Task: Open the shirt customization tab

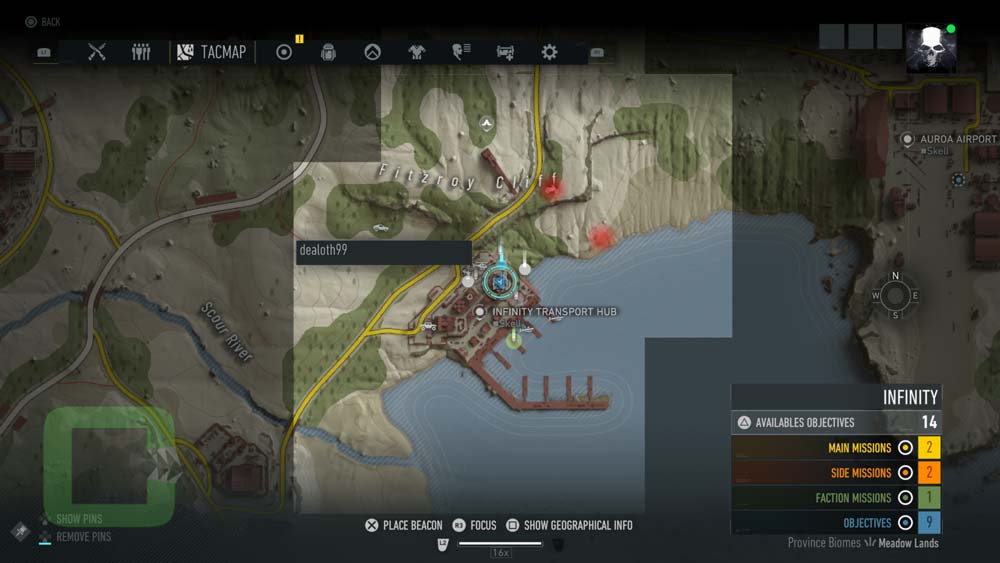Action: (x=417, y=52)
